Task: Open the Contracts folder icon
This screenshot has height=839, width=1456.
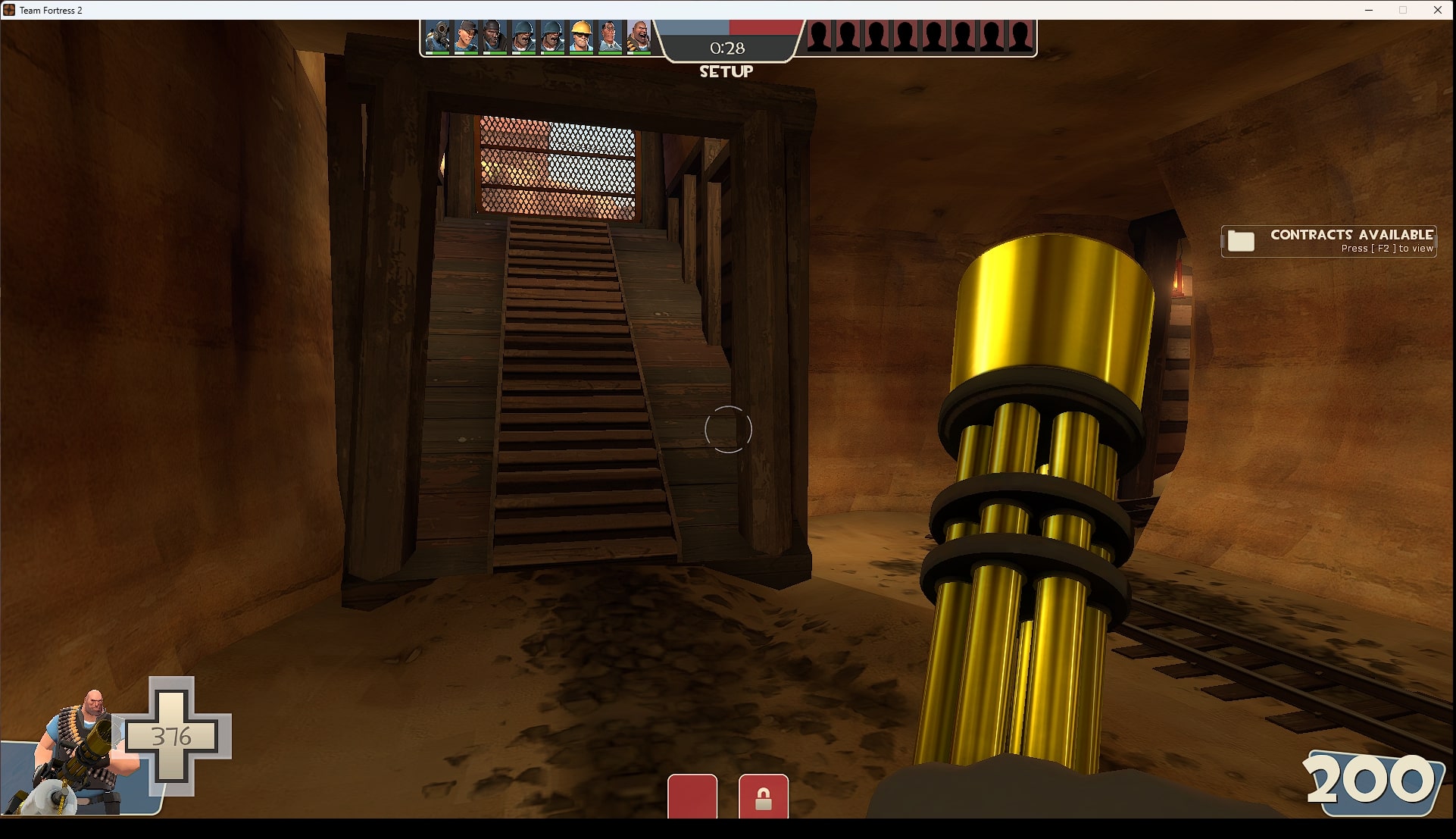Action: [1241, 241]
